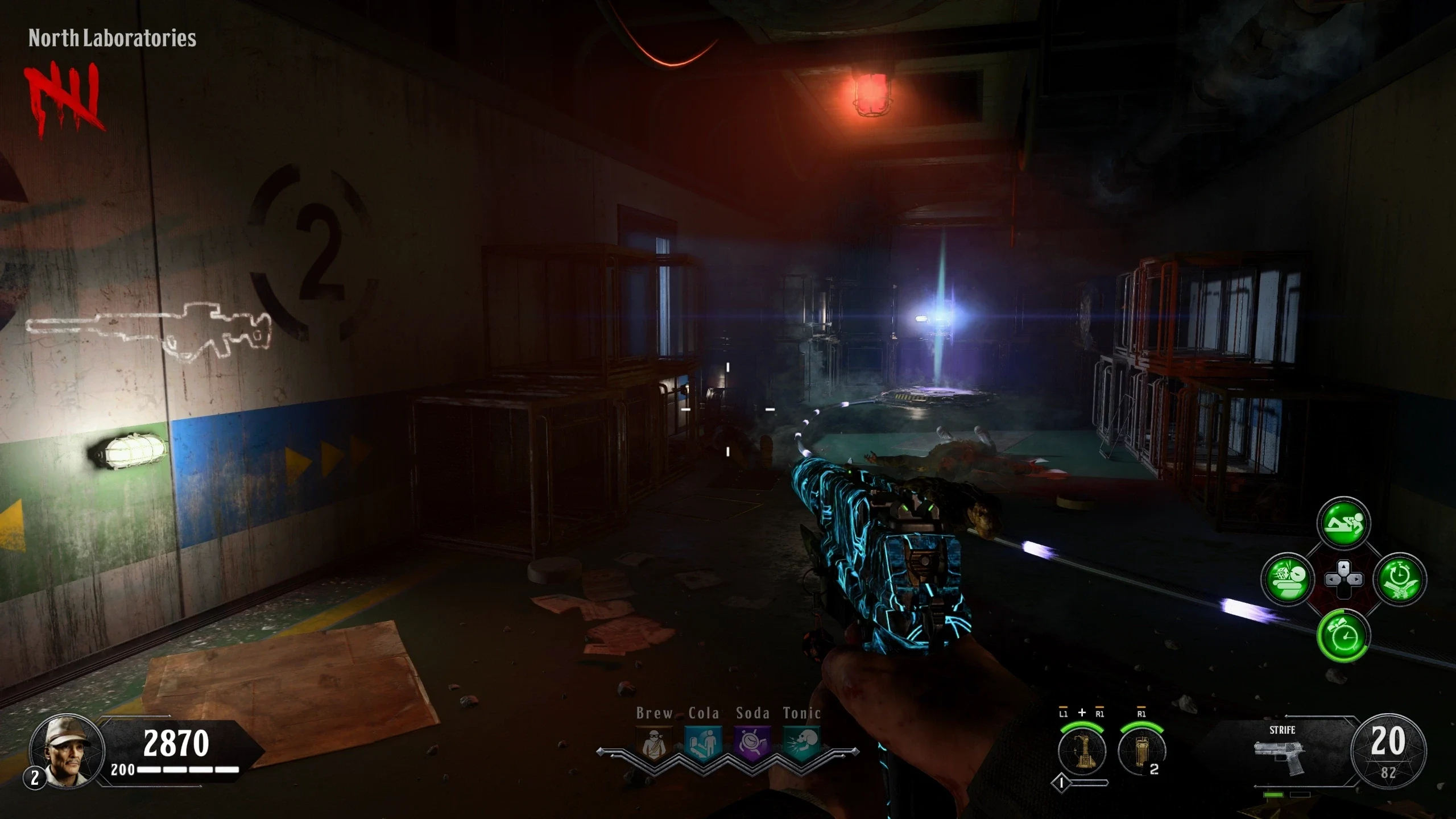Trigger the stopwatch and weapon elixir
The width and height of the screenshot is (1456, 819).
coord(1400,580)
